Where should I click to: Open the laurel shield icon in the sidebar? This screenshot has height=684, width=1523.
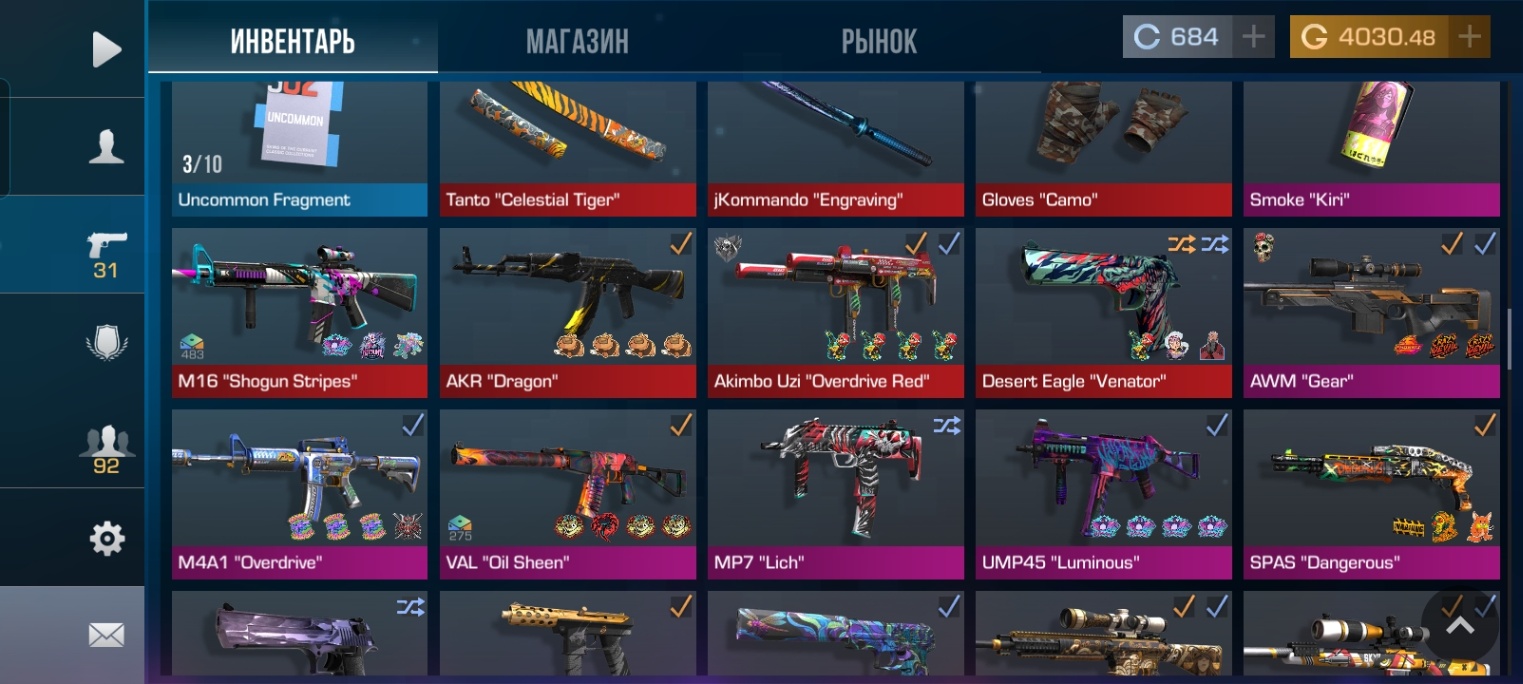(106, 343)
